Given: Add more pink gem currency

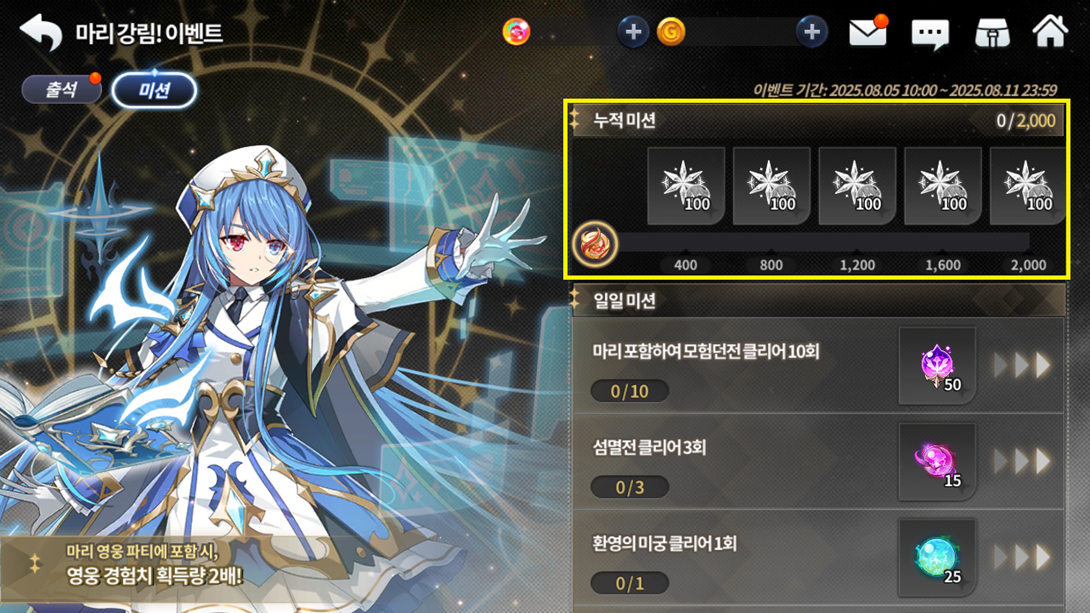Looking at the screenshot, I should pyautogui.click(x=632, y=32).
